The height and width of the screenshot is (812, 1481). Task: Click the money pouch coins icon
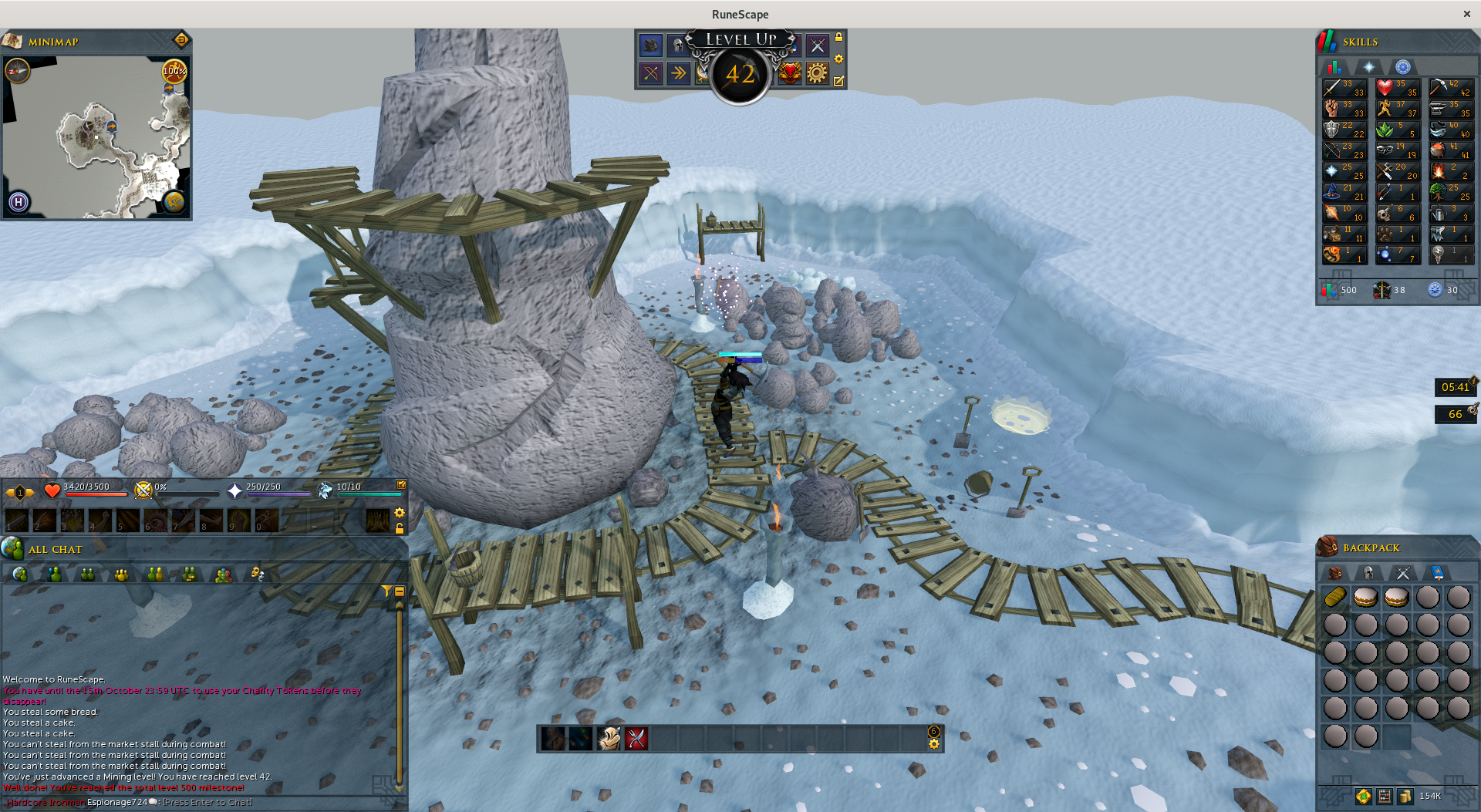[x=1405, y=796]
